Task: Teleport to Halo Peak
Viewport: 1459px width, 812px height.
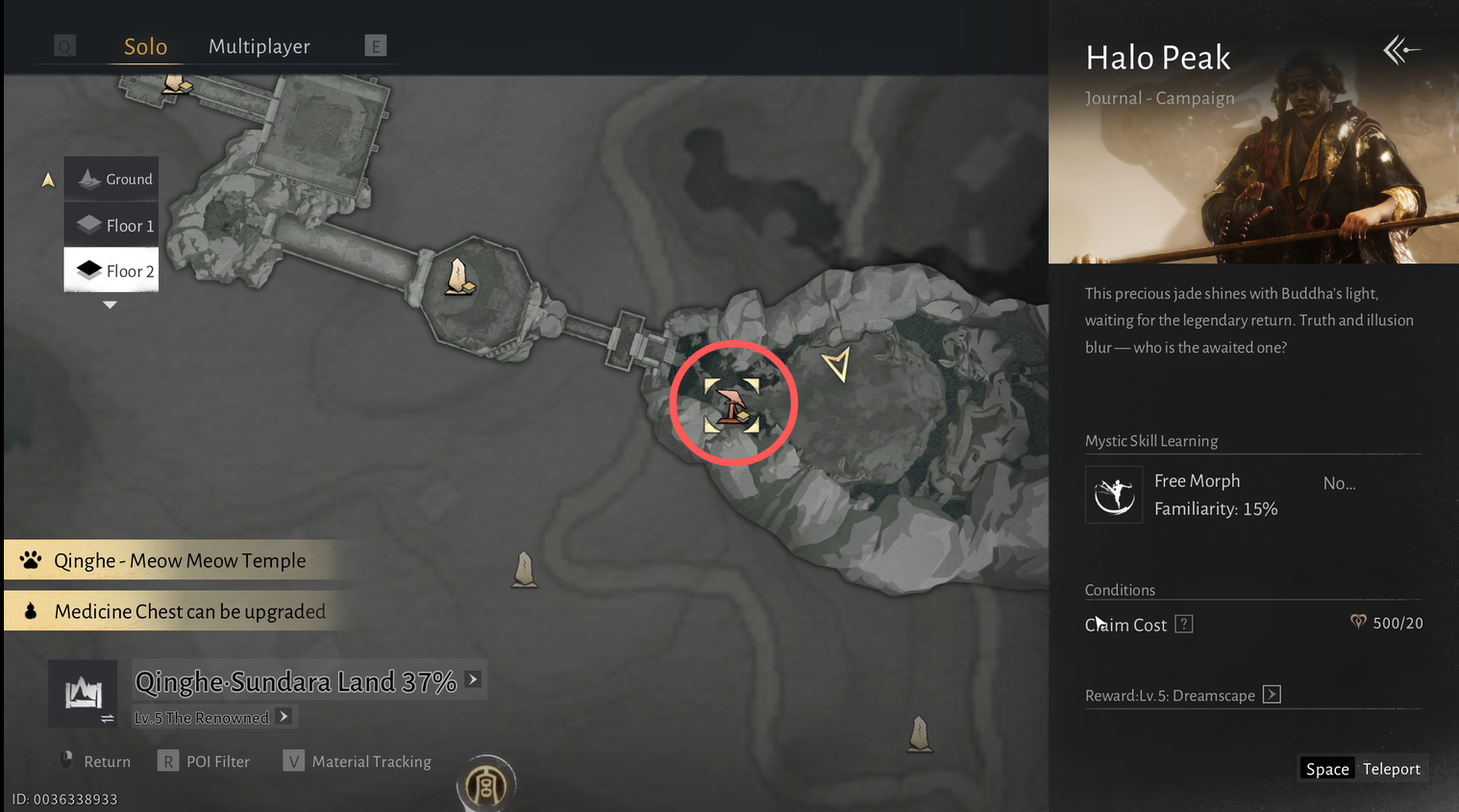Action: pyautogui.click(x=1362, y=769)
